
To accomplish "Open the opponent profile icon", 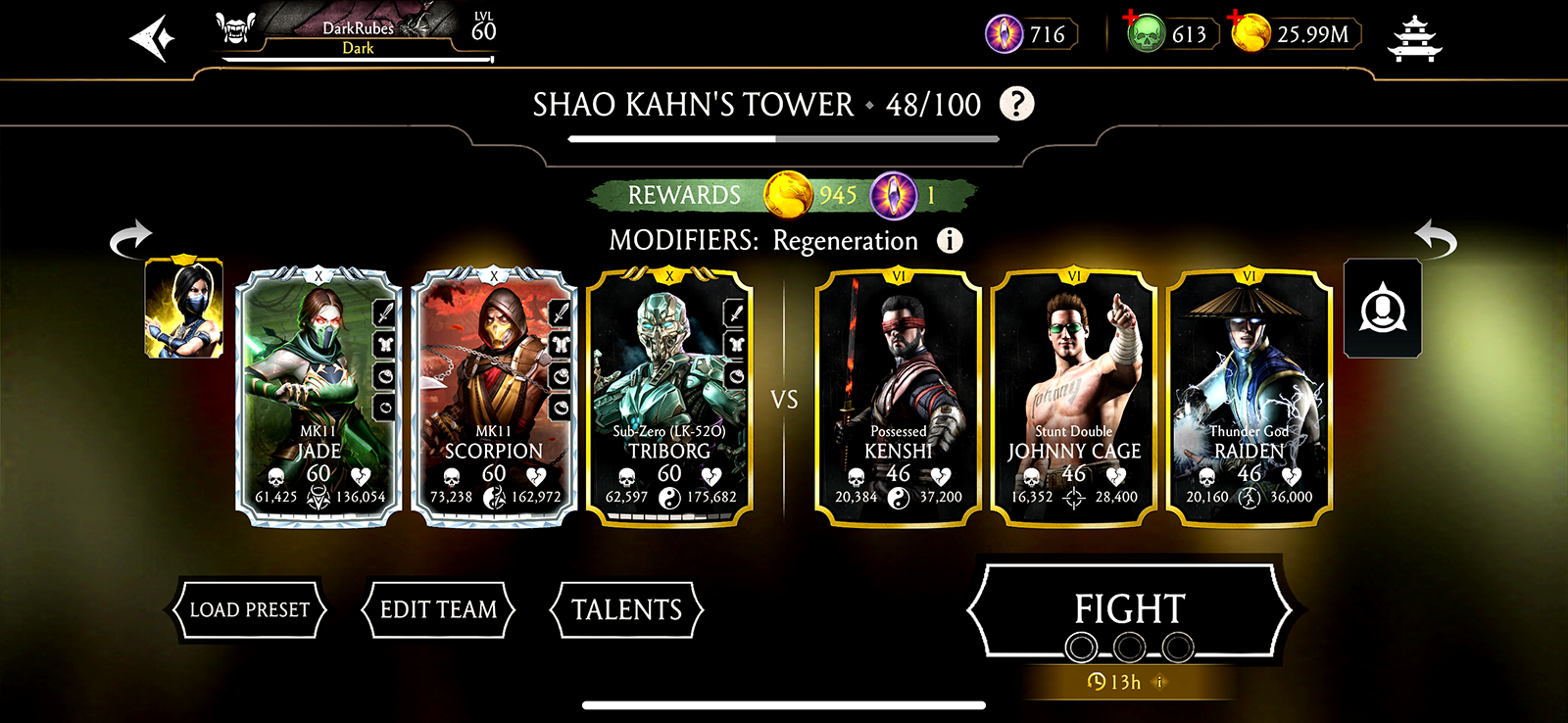I will [1382, 309].
